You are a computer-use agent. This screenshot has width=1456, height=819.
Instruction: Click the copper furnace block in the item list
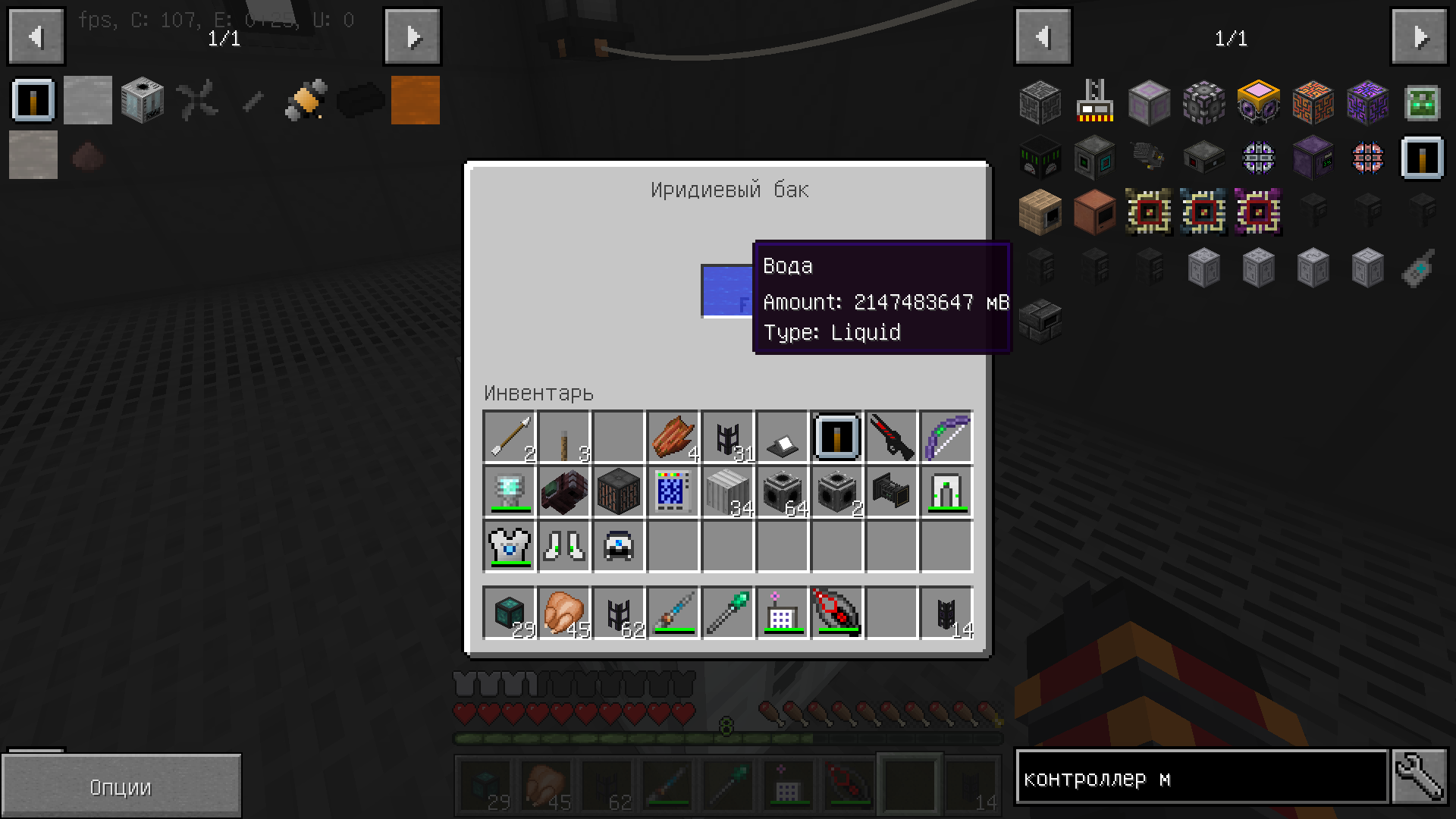coord(1094,213)
